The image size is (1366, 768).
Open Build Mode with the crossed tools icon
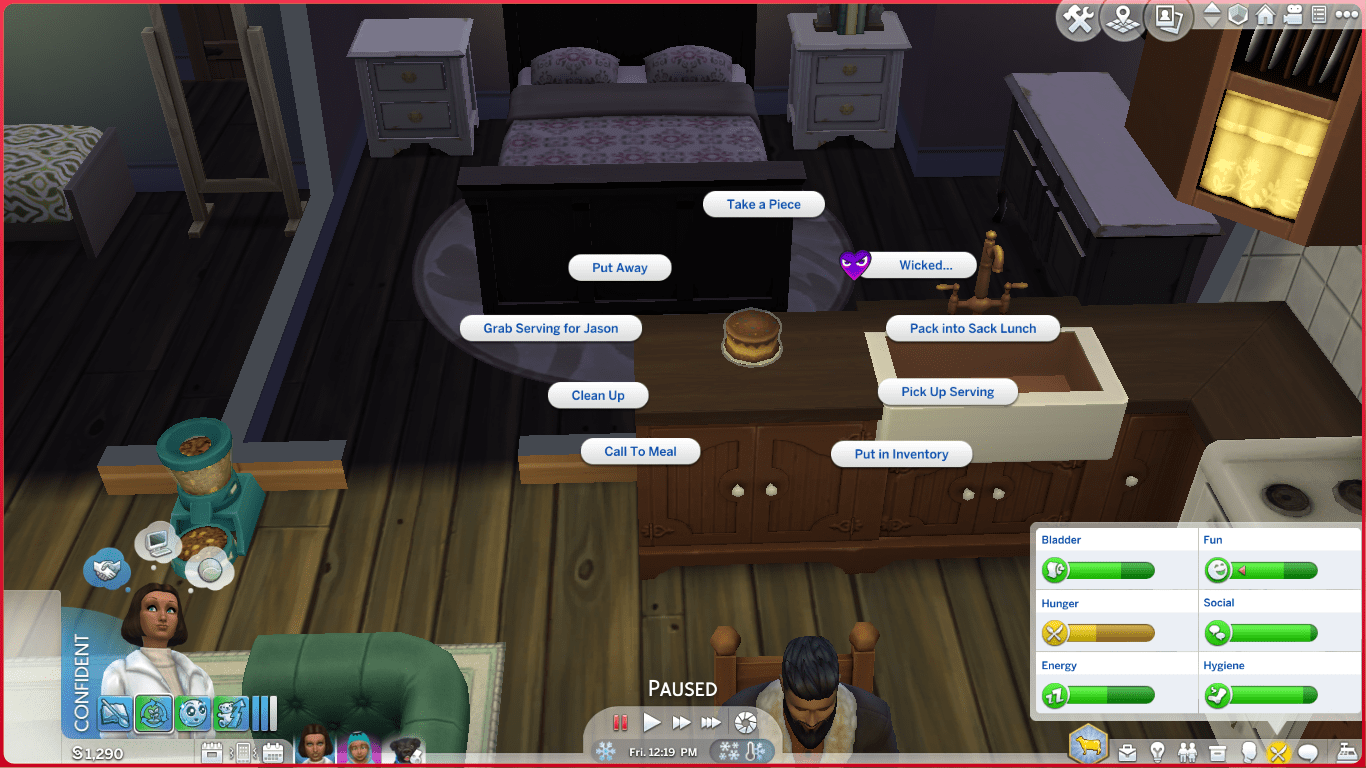[1078, 18]
